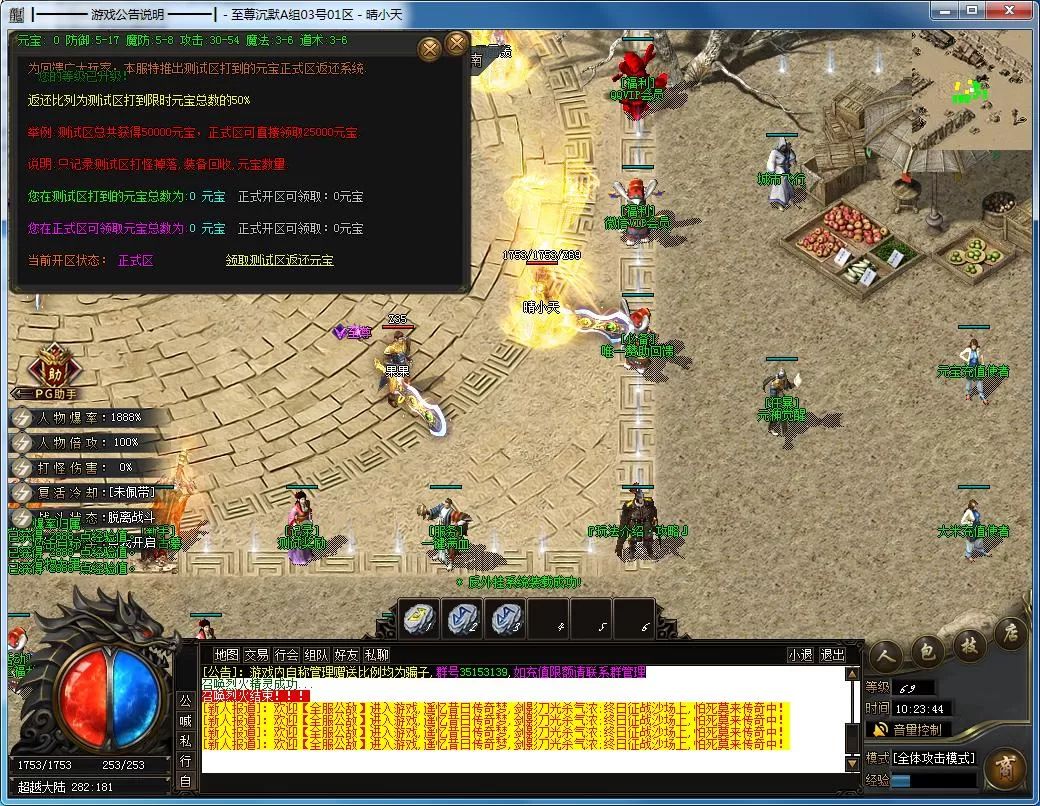
Task: Trigger the skill in hotbar slot 3
Action: tap(505, 620)
